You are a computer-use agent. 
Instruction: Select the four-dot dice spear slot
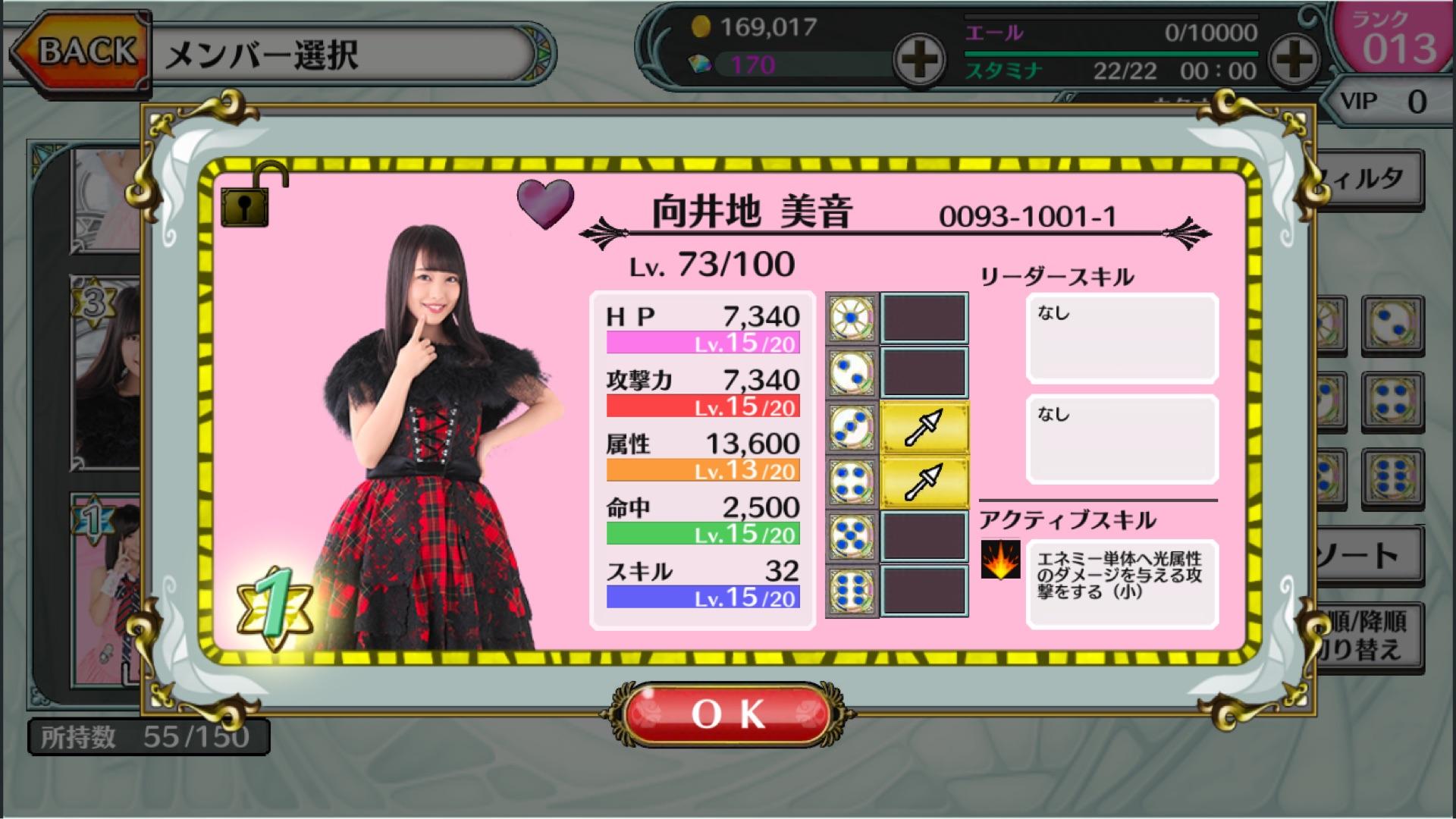[924, 482]
